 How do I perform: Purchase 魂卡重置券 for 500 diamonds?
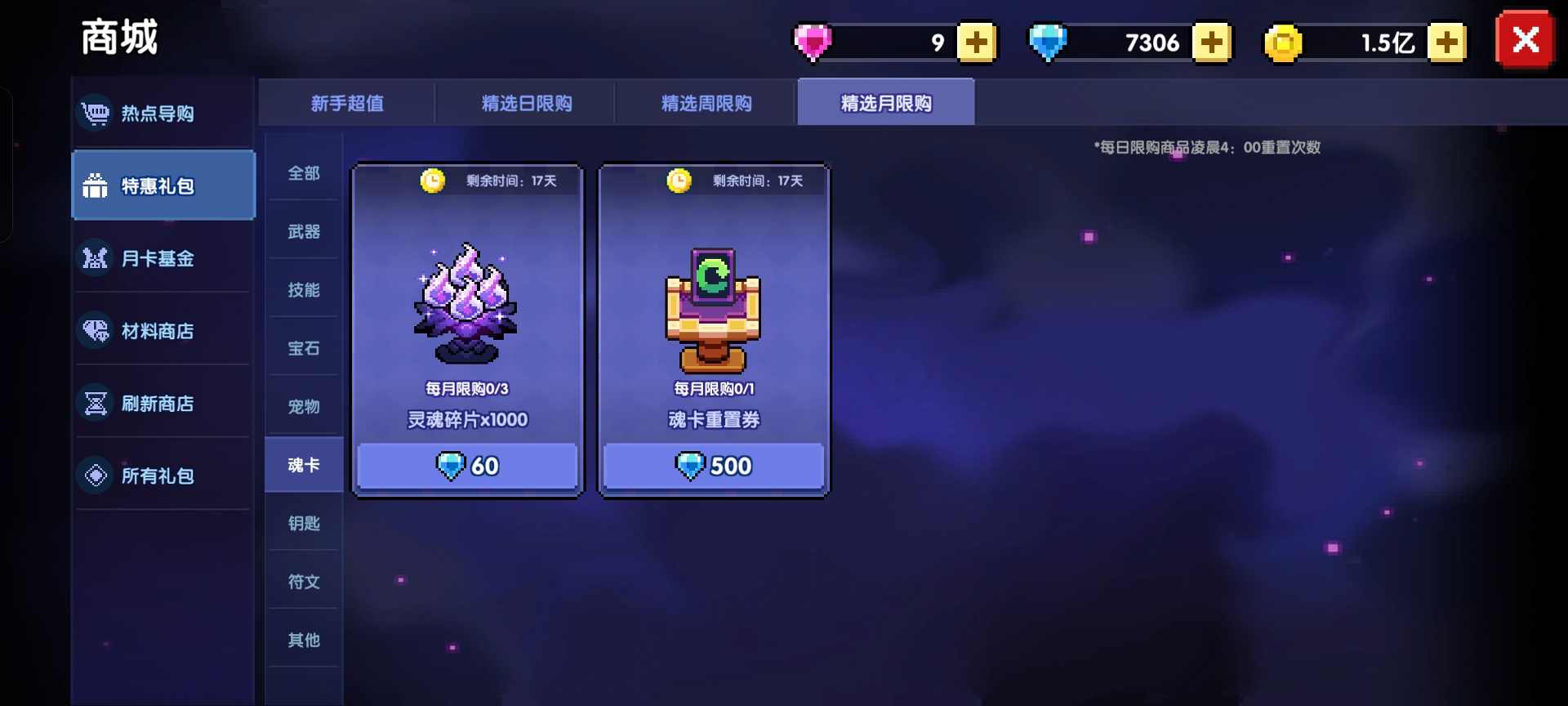pyautogui.click(x=713, y=466)
